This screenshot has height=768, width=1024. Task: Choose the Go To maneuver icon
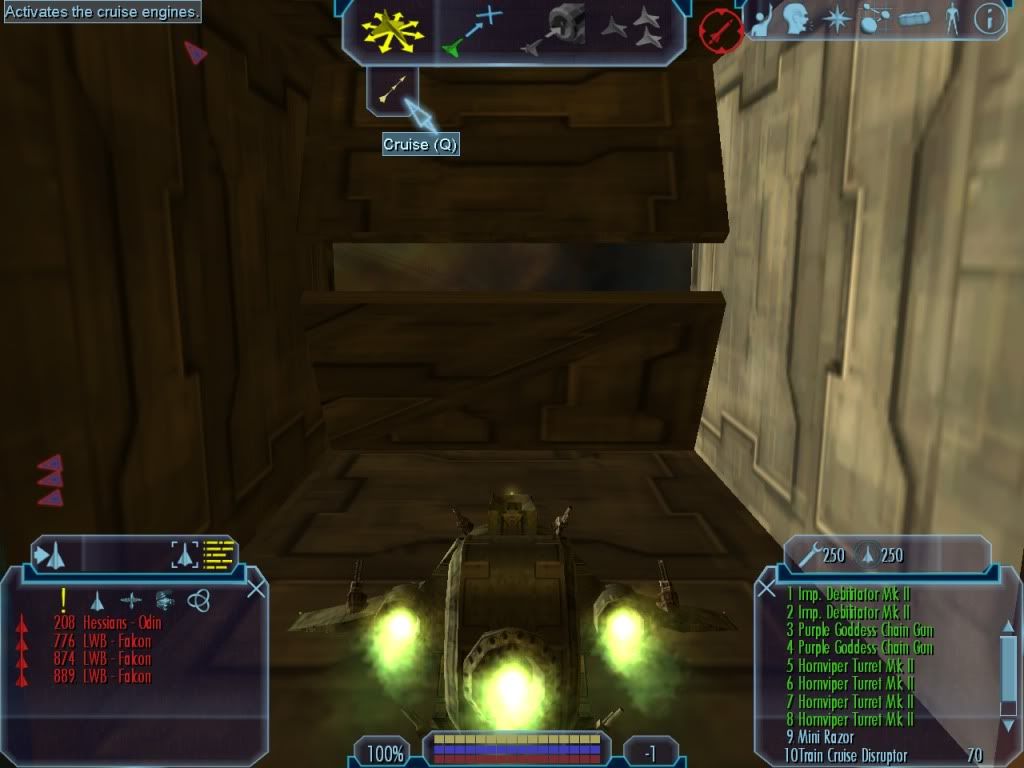473,30
